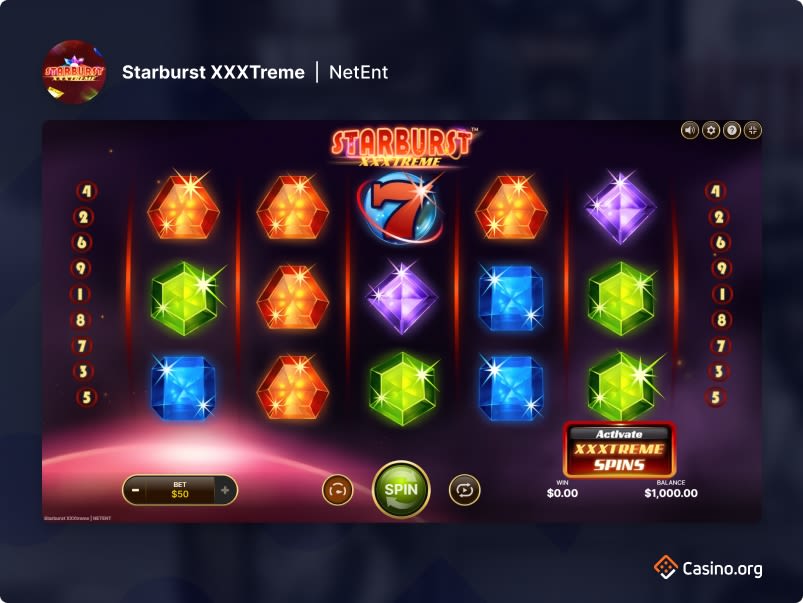Click the Starburst XXXtreme game thumbnail
Image resolution: width=803 pixels, height=603 pixels.
(x=74, y=72)
